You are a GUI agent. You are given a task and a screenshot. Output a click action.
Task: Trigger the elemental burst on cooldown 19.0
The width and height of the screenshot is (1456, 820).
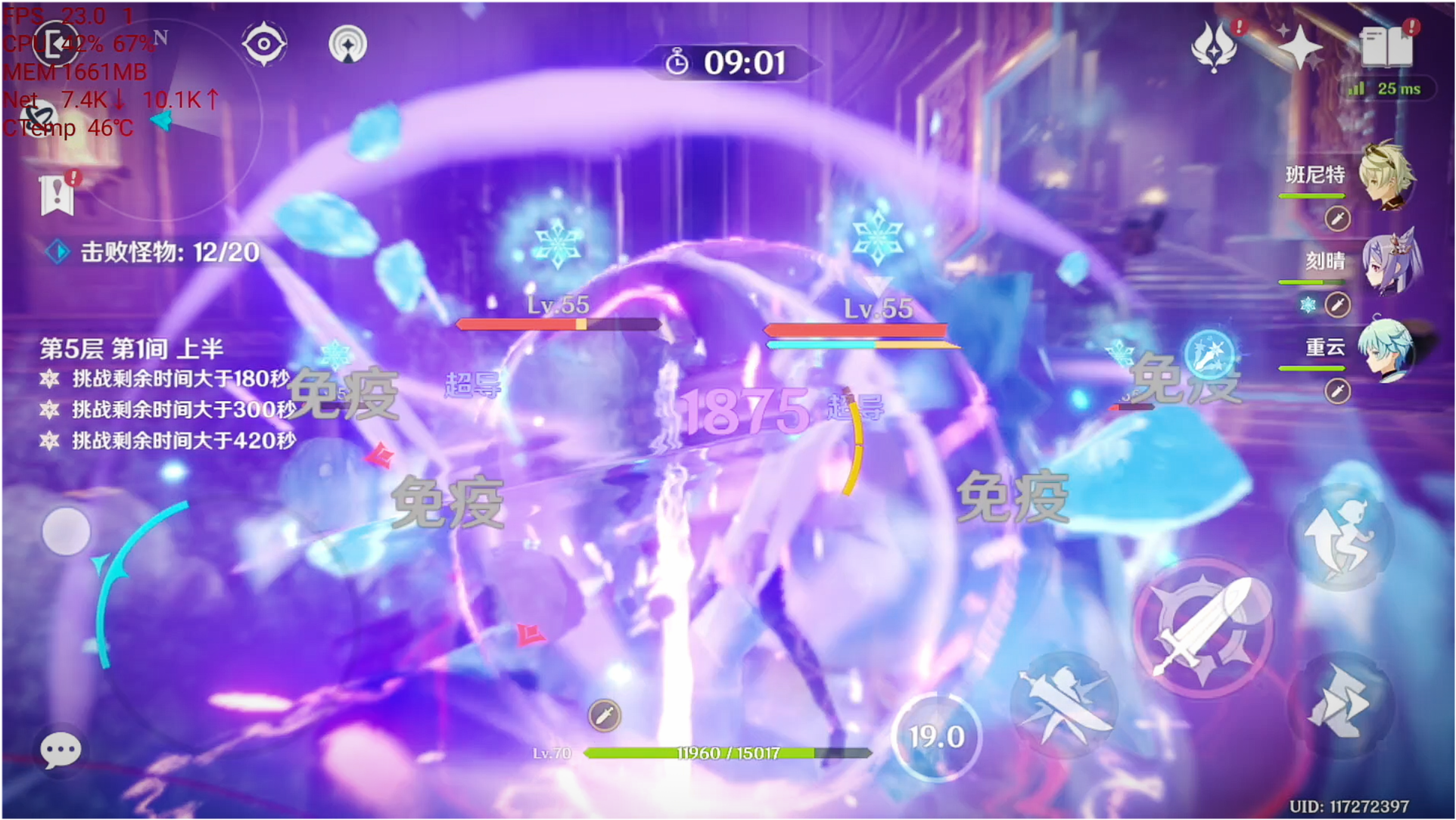pos(937,736)
